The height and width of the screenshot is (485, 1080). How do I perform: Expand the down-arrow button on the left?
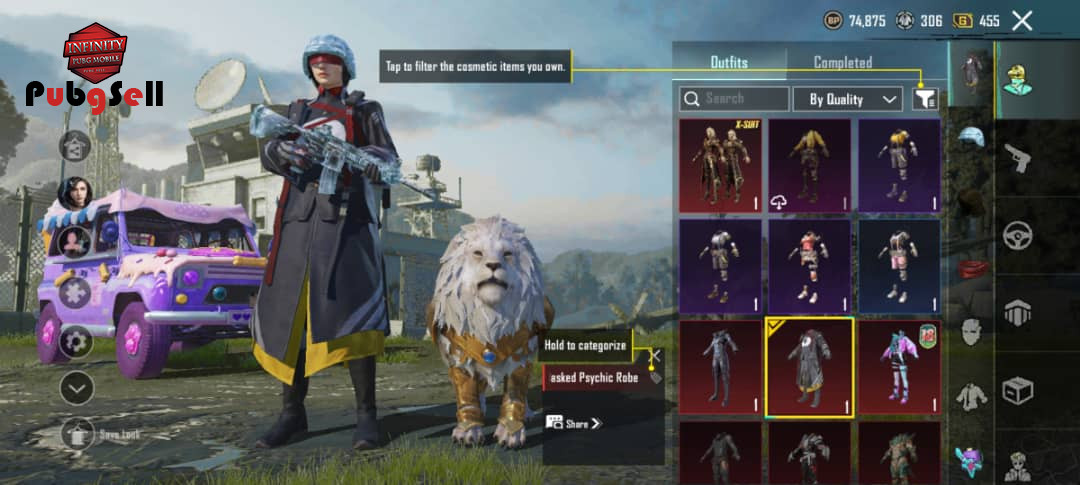click(76, 388)
